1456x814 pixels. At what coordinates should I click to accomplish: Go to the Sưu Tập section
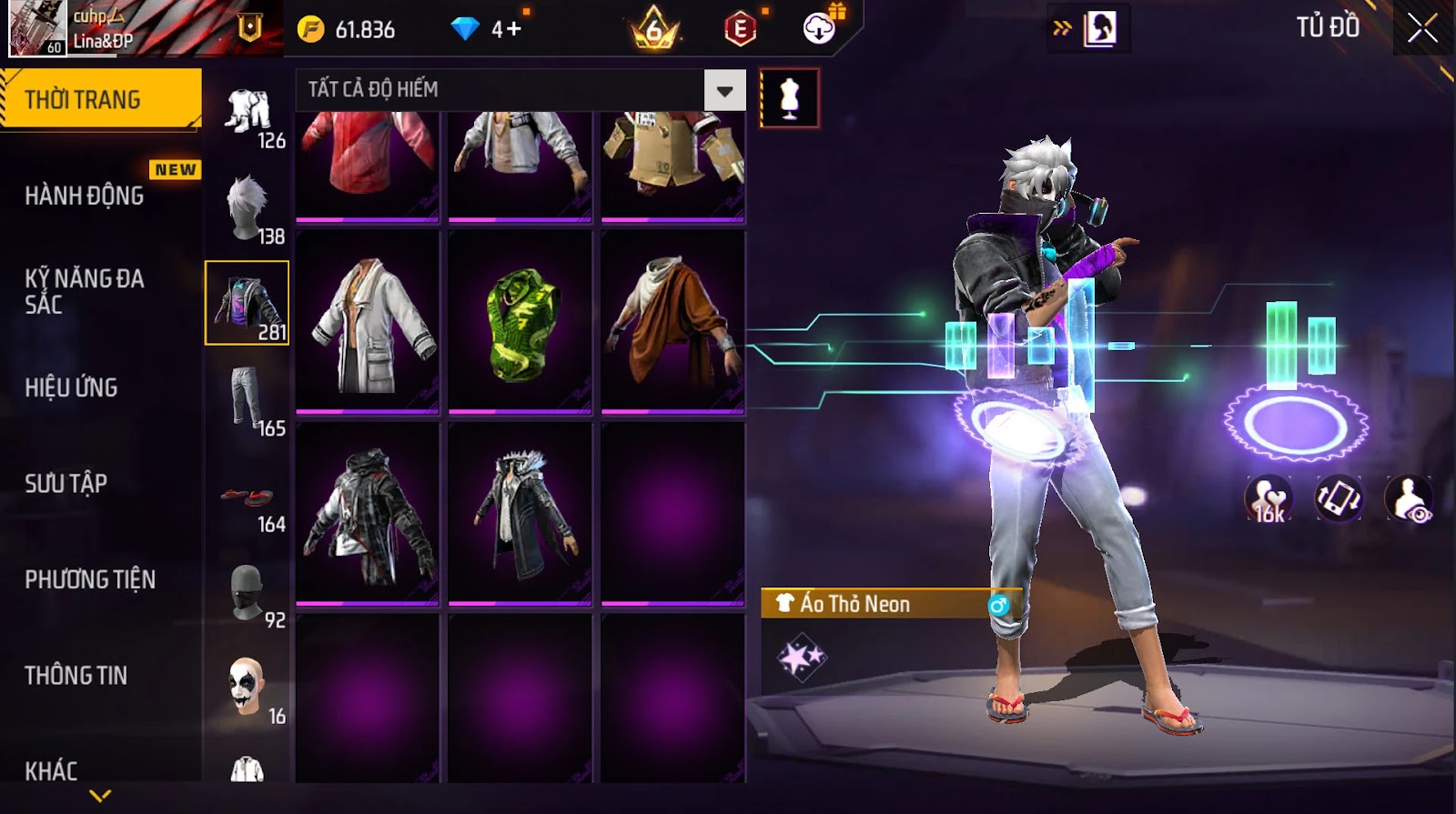(x=66, y=483)
